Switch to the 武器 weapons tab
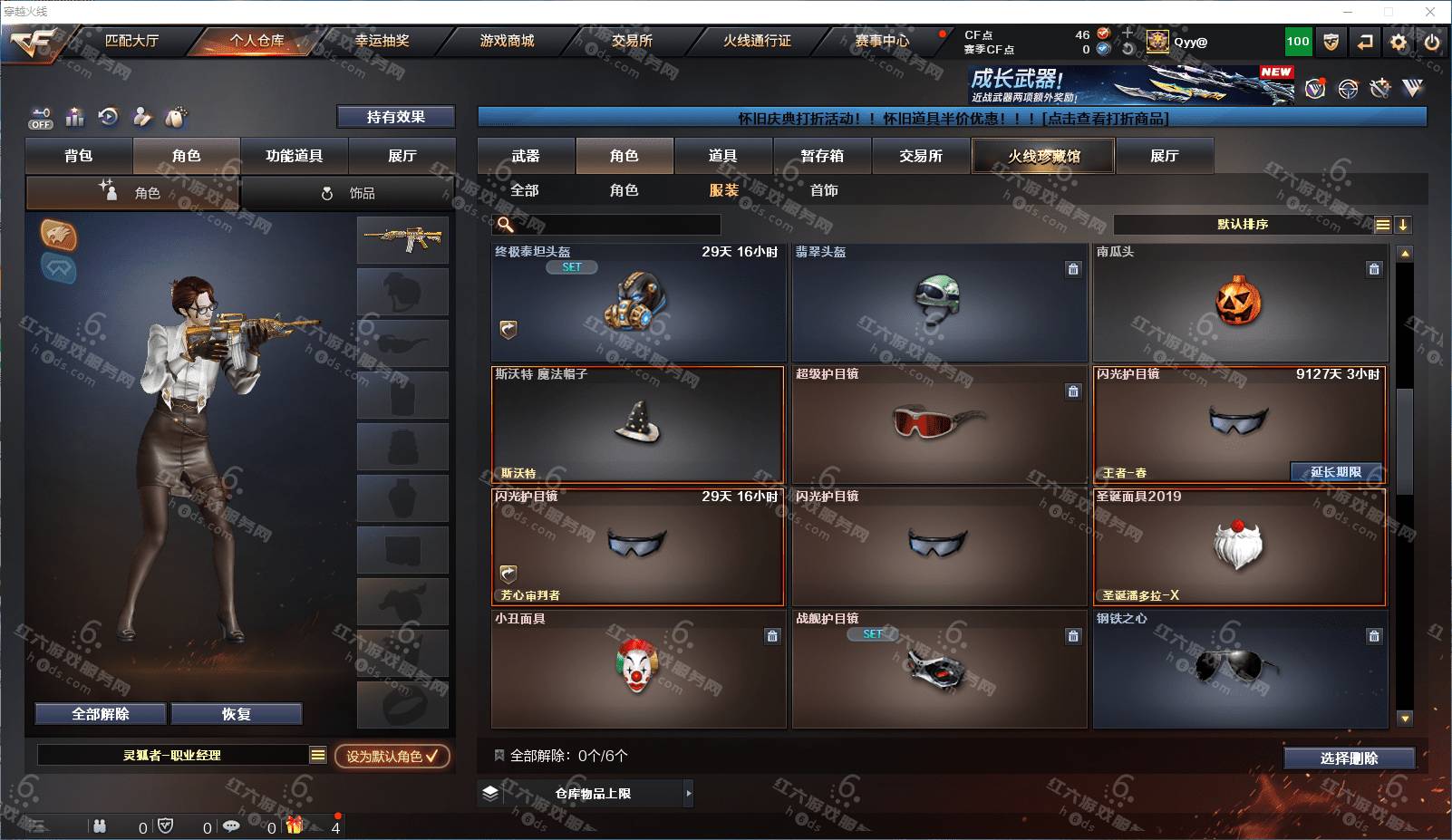This screenshot has height=840, width=1452. (526, 156)
